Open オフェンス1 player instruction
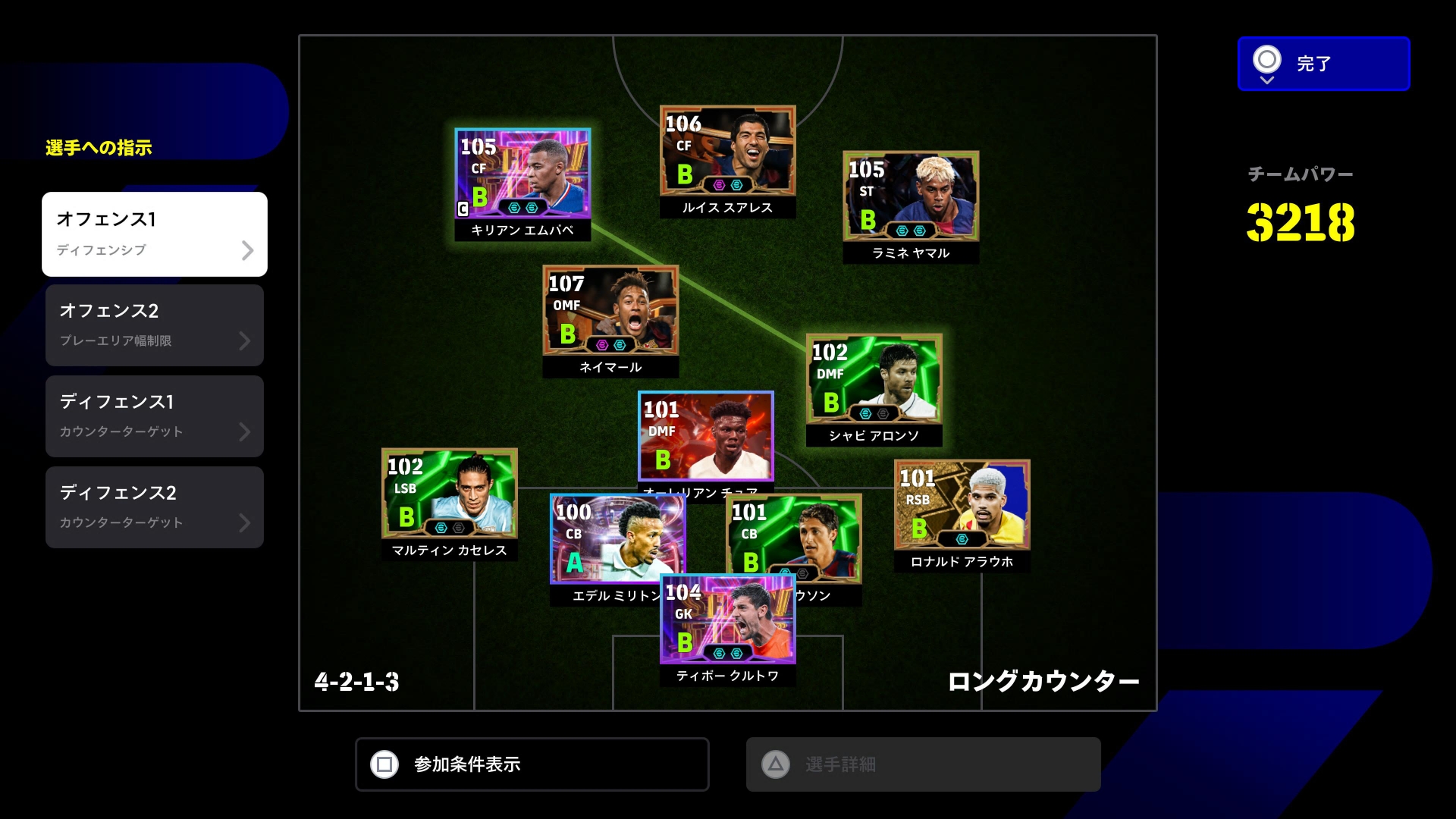The height and width of the screenshot is (819, 1456). click(155, 234)
